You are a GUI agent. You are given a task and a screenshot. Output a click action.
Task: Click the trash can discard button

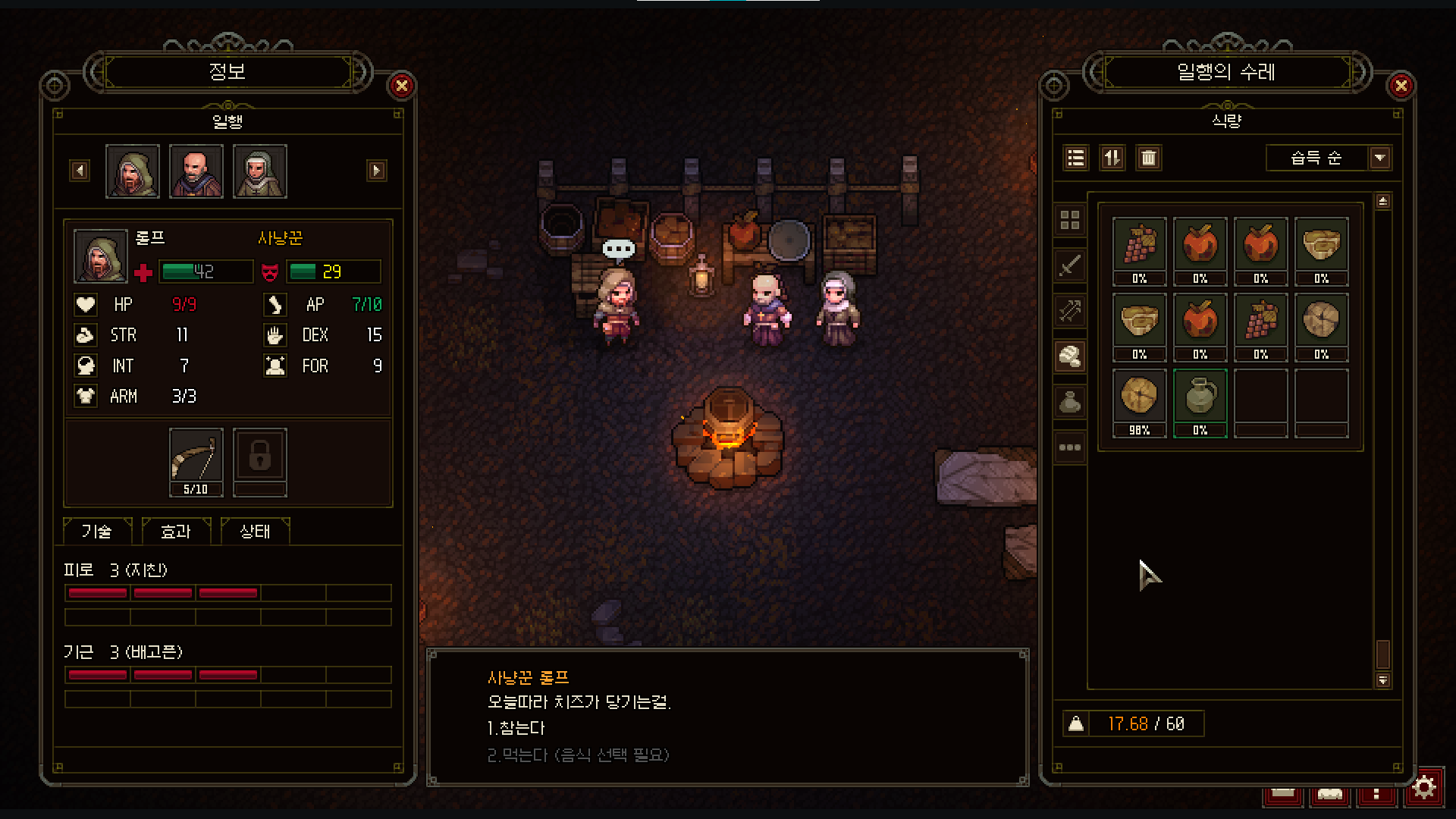(1148, 158)
